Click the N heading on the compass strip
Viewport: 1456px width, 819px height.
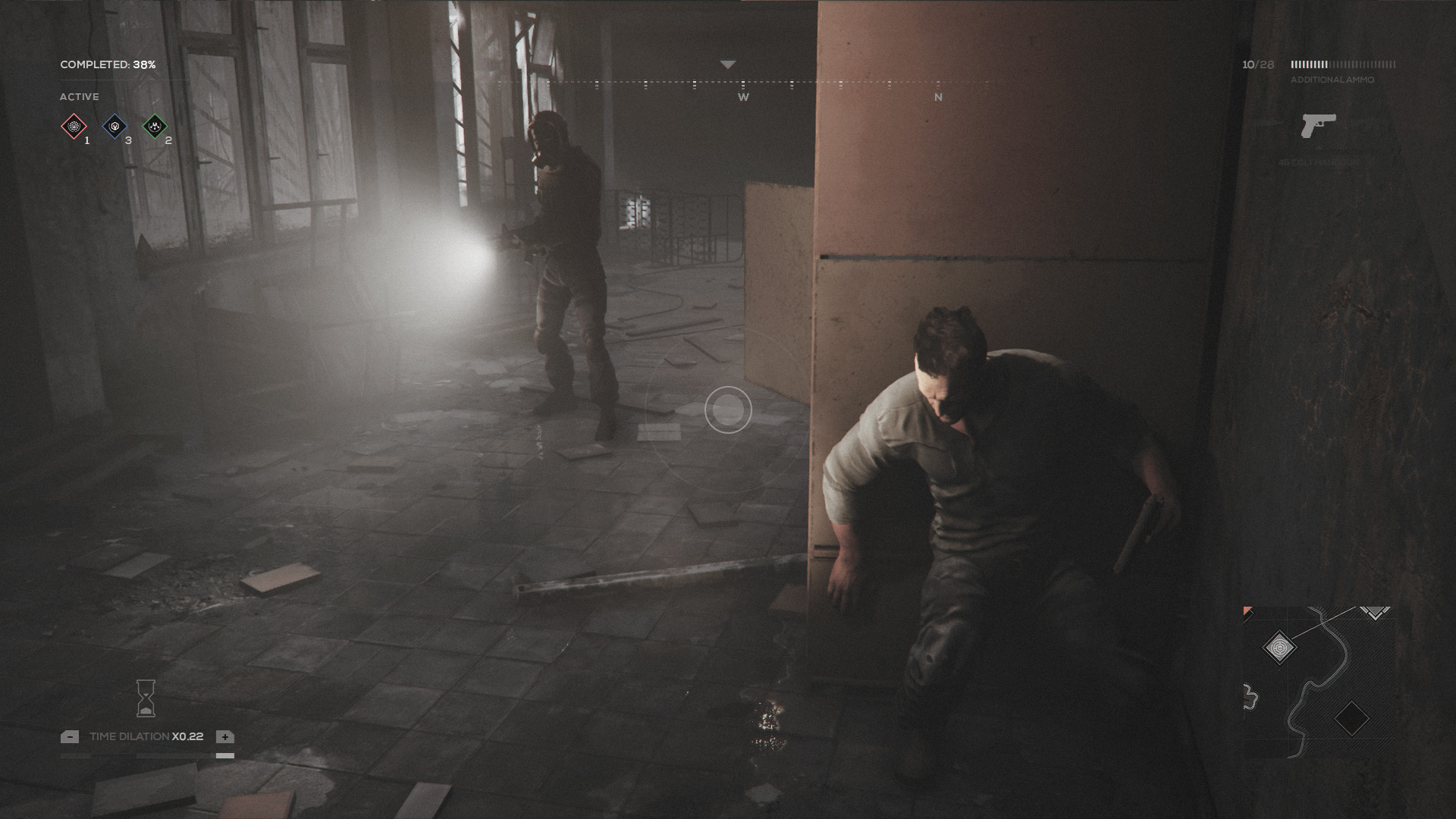[938, 98]
